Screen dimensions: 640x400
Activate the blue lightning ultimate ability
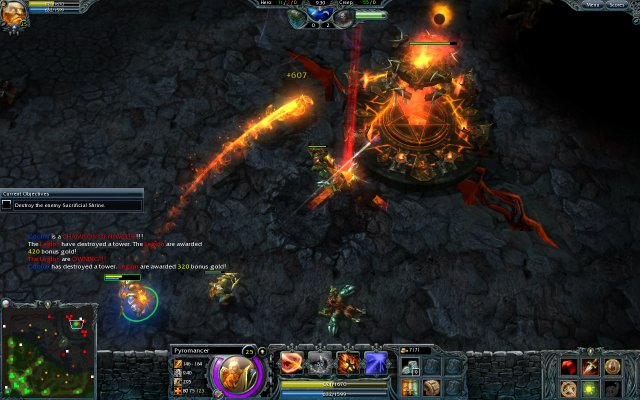pos(376,363)
